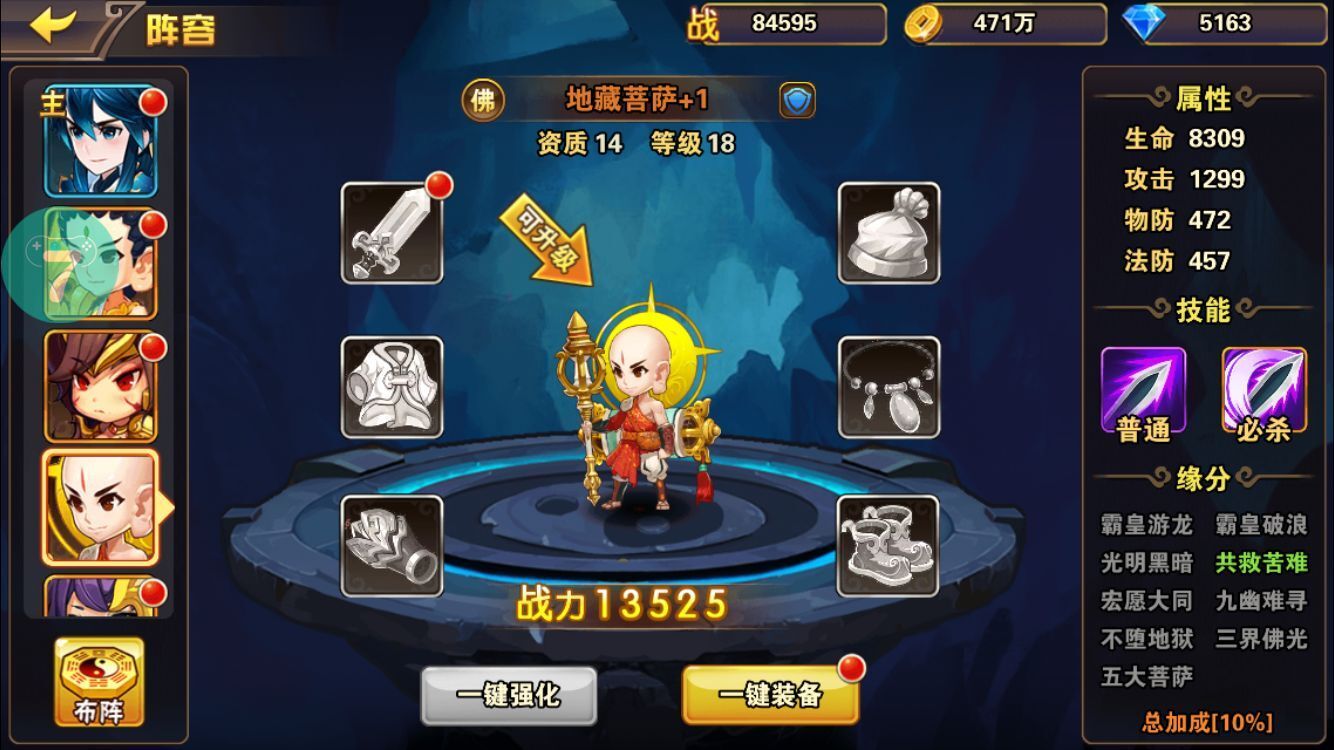Select the red-eyed brown-haired hero portrait

(x=100, y=386)
